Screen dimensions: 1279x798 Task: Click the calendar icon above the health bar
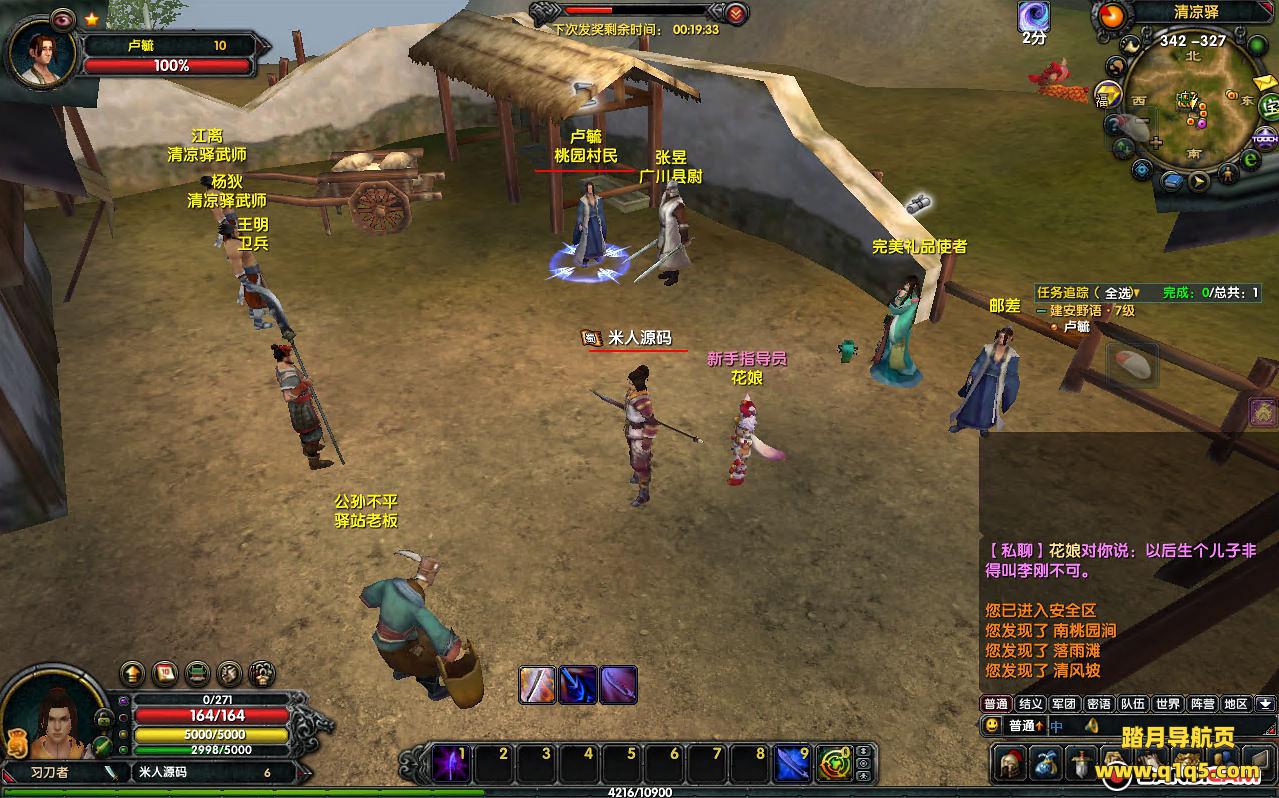[x=165, y=673]
